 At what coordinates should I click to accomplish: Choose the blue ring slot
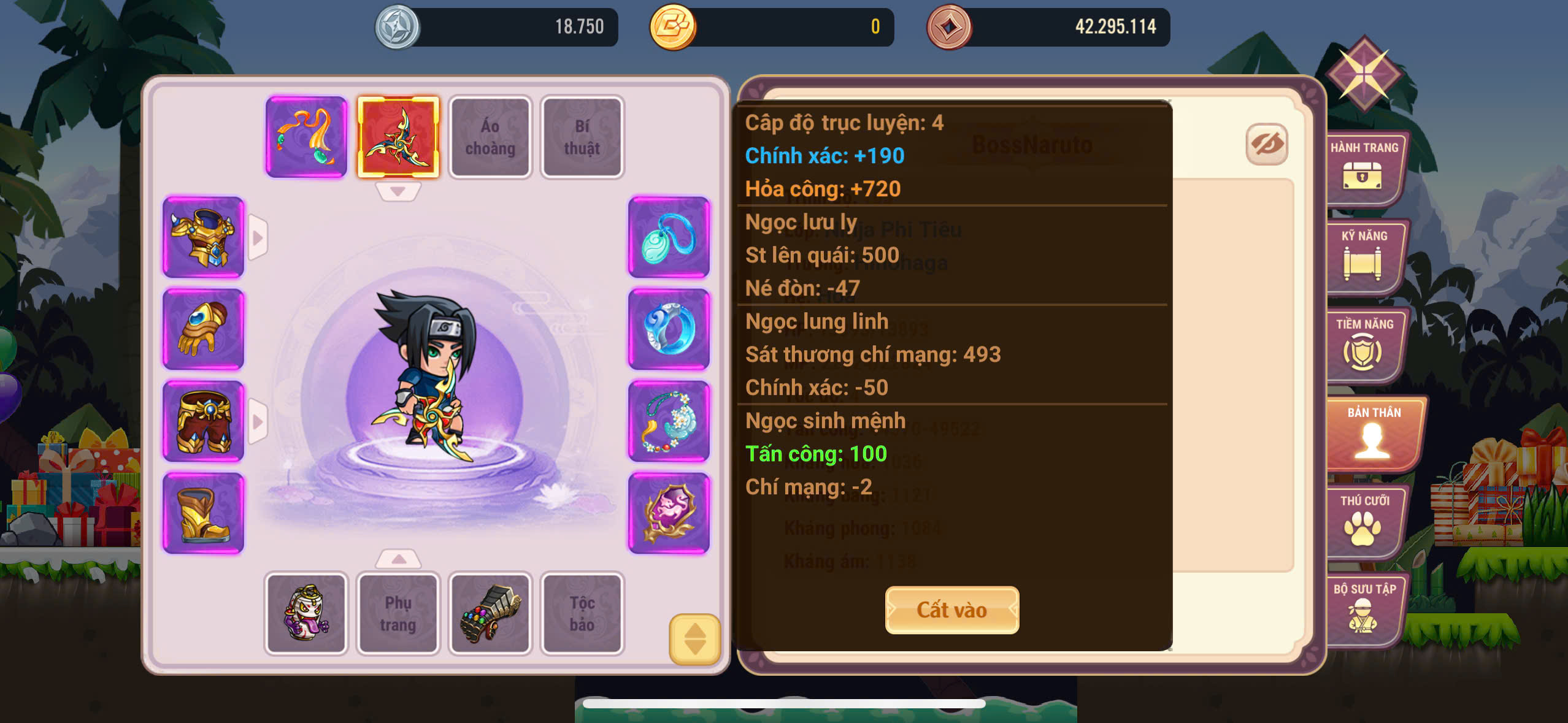[x=669, y=329]
